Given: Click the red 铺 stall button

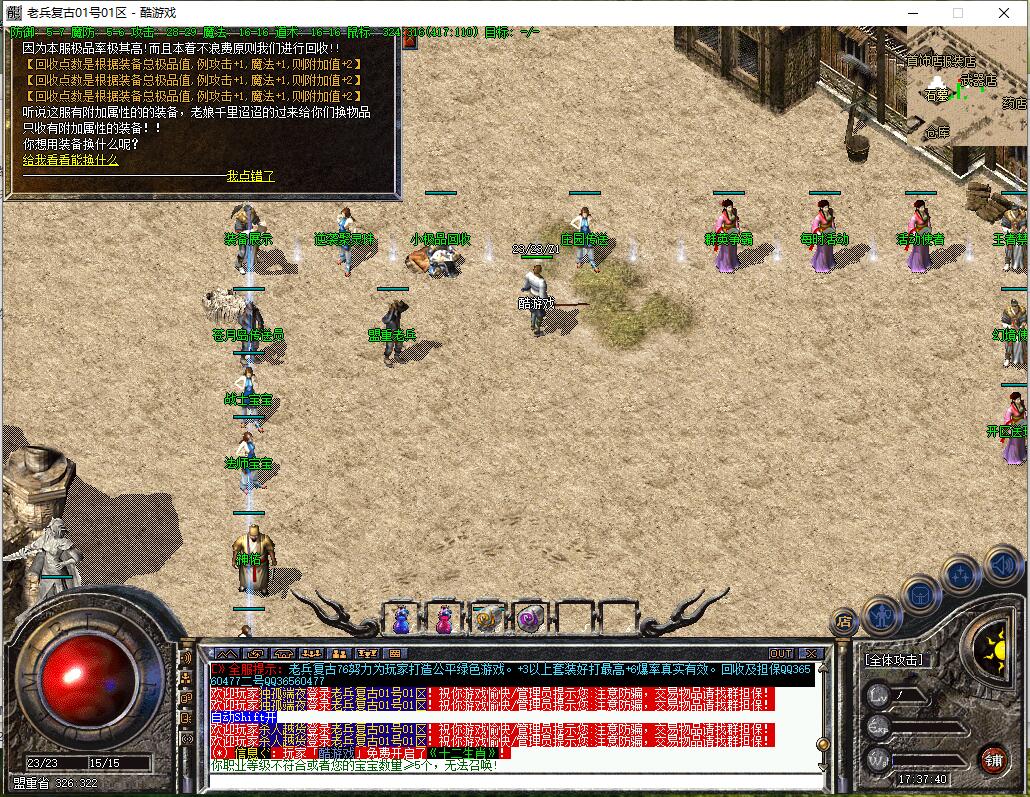Looking at the screenshot, I should 993,758.
